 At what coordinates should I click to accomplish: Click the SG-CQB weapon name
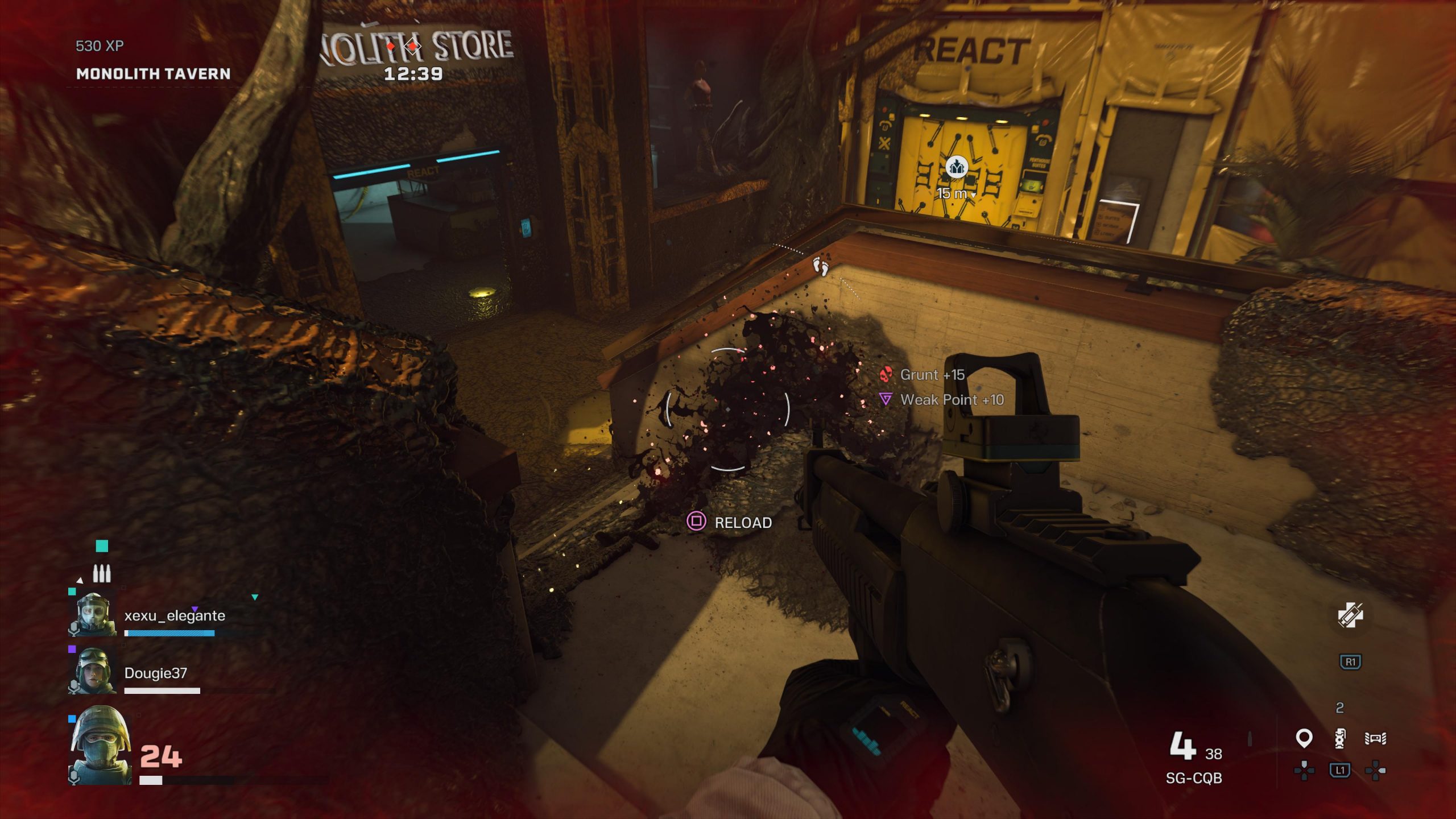tap(1193, 778)
